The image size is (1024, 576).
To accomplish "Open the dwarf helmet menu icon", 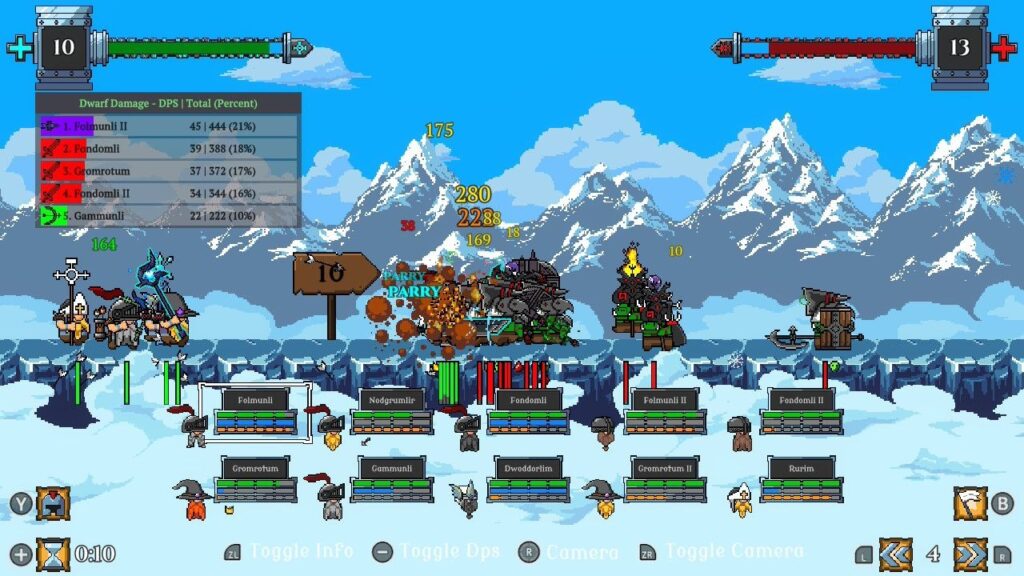I will (53, 503).
